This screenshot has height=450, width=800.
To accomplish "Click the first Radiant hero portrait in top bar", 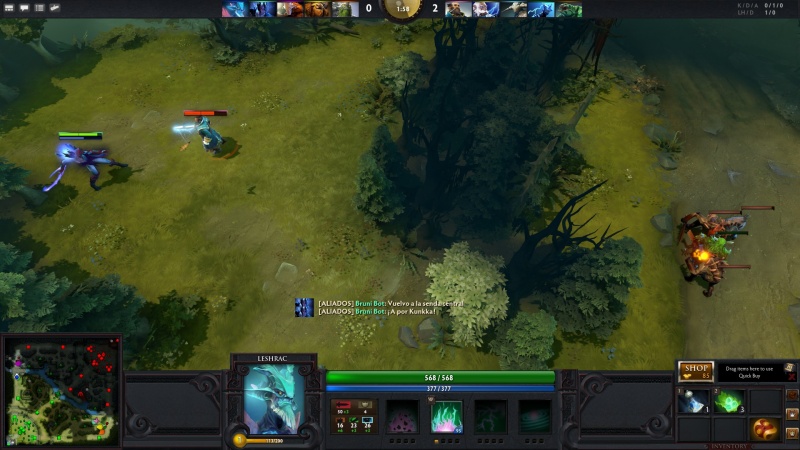I will (233, 9).
